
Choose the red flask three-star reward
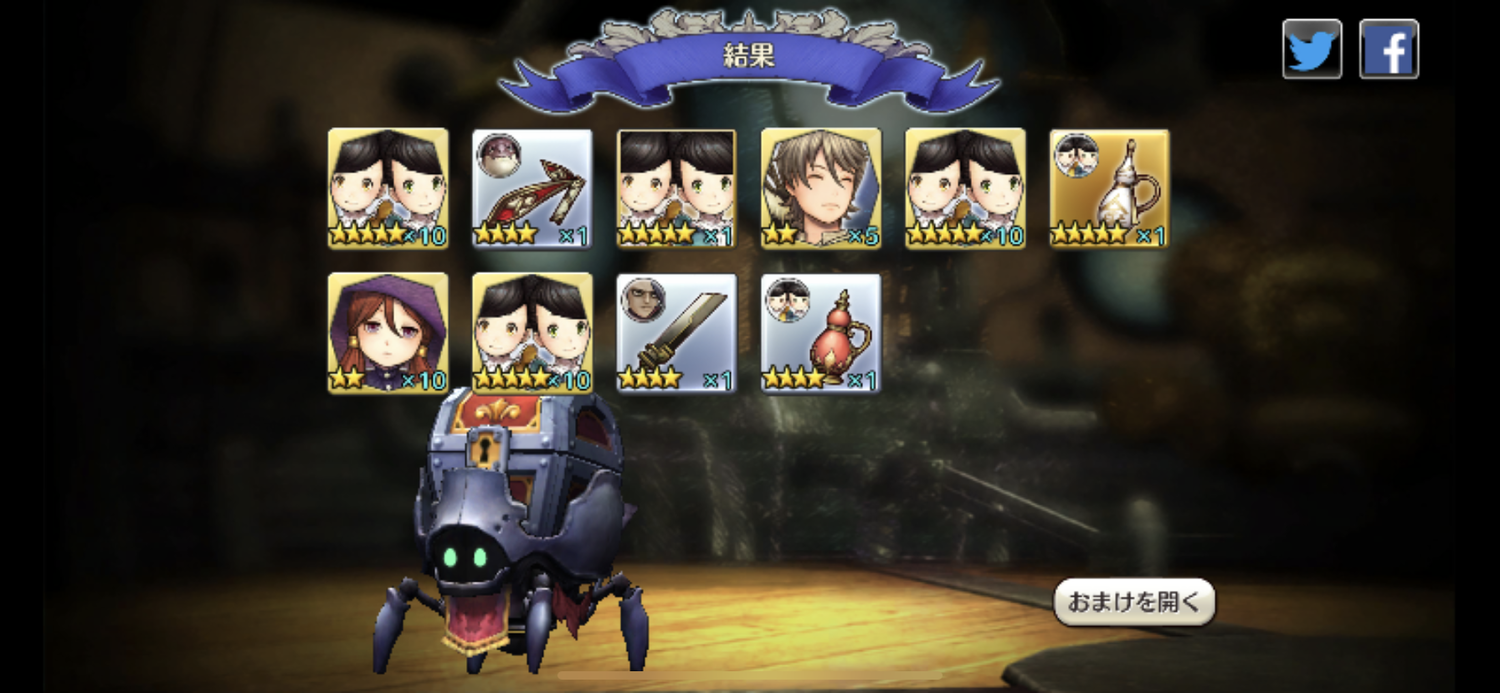tap(821, 333)
